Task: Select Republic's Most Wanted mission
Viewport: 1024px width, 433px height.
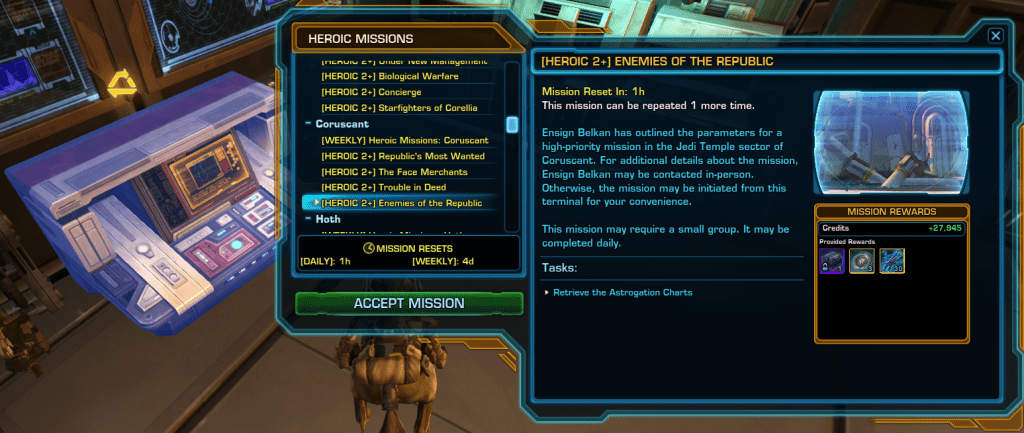Action: (x=402, y=156)
